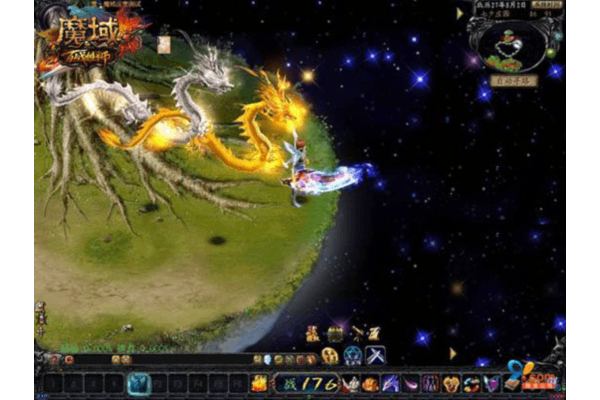Click the purple heart shield icon
600x400 pixels.
click(491, 382)
